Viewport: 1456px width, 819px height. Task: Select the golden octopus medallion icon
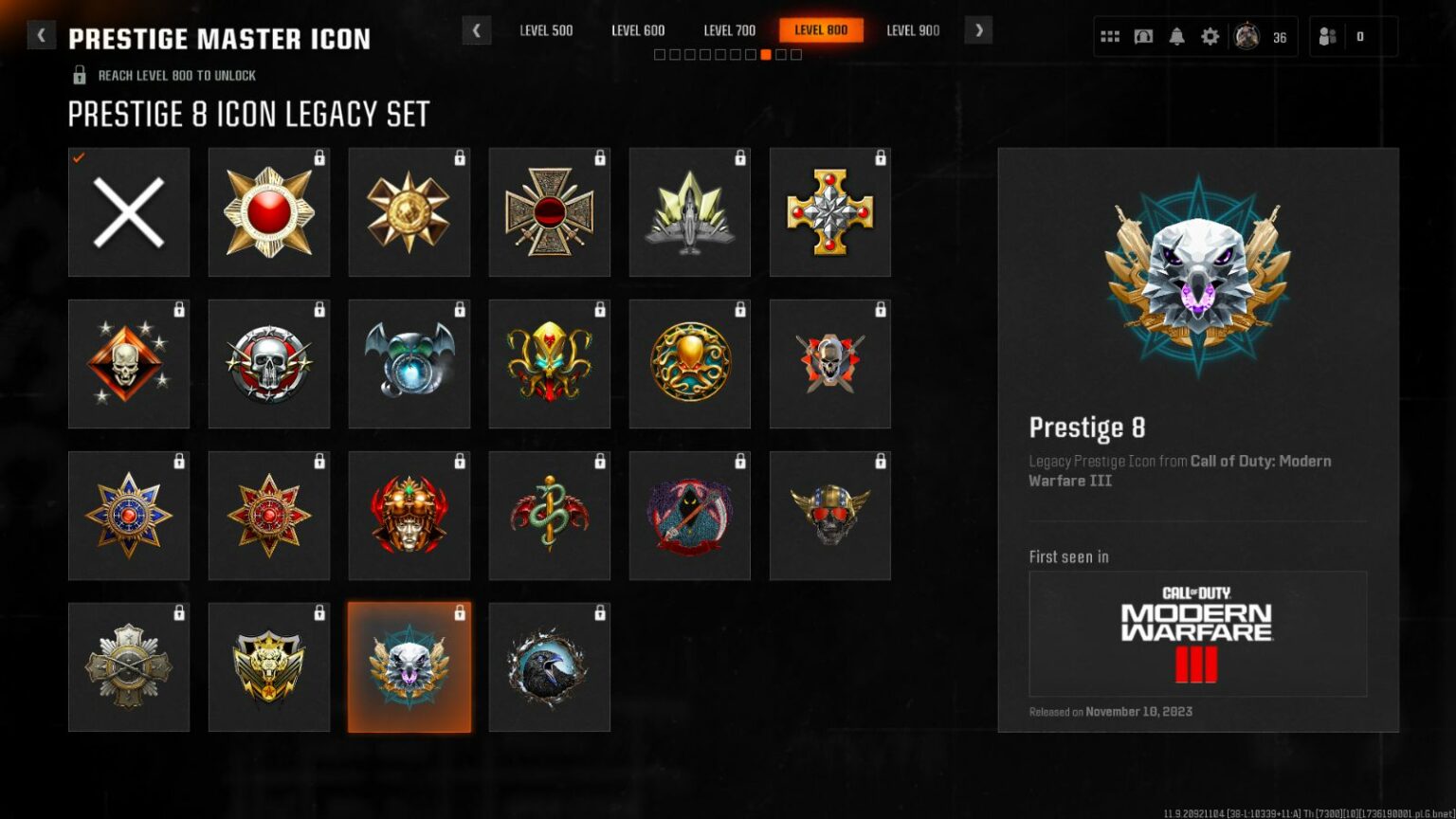(x=690, y=363)
